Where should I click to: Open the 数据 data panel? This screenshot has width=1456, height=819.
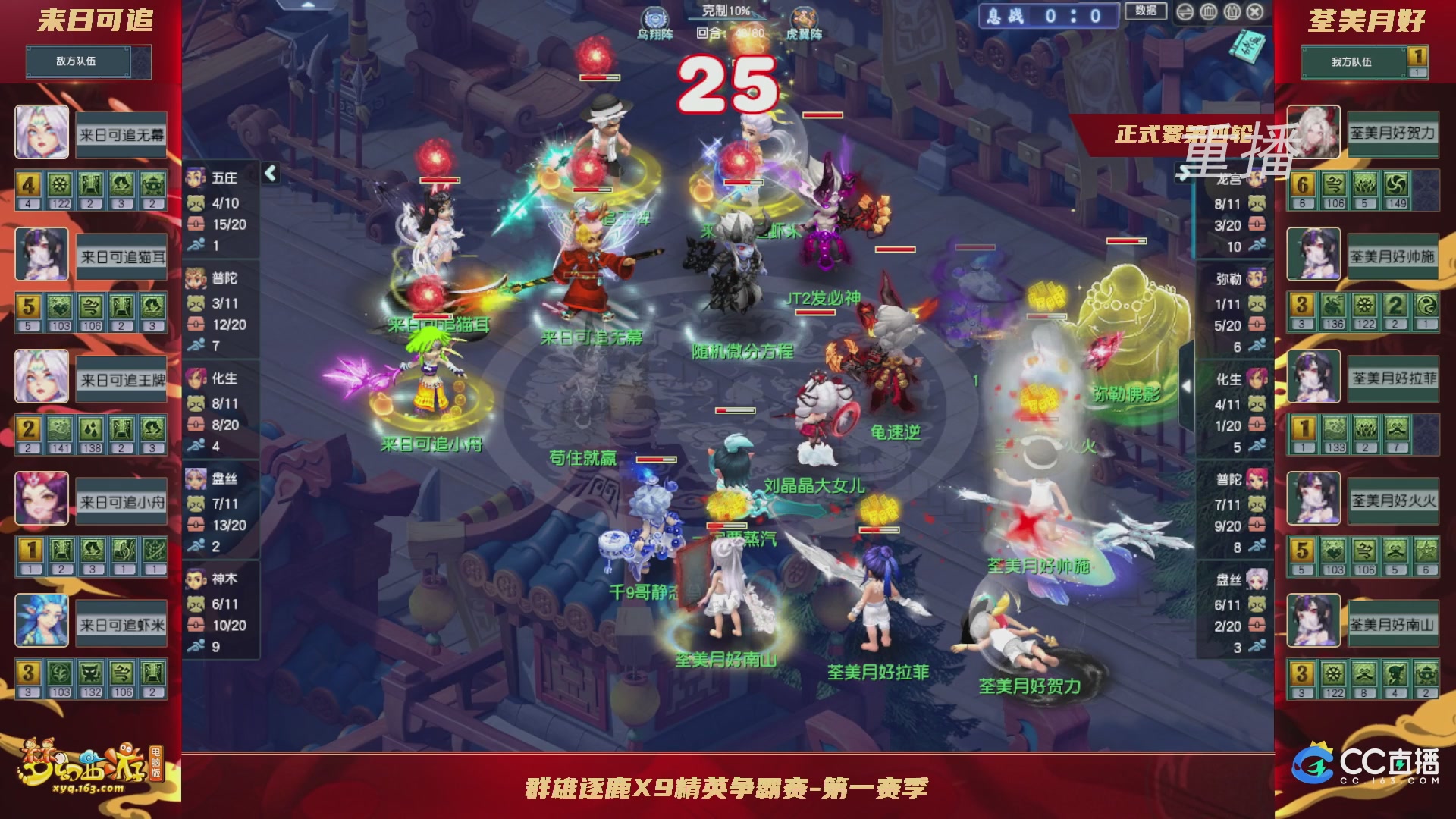[x=1146, y=11]
